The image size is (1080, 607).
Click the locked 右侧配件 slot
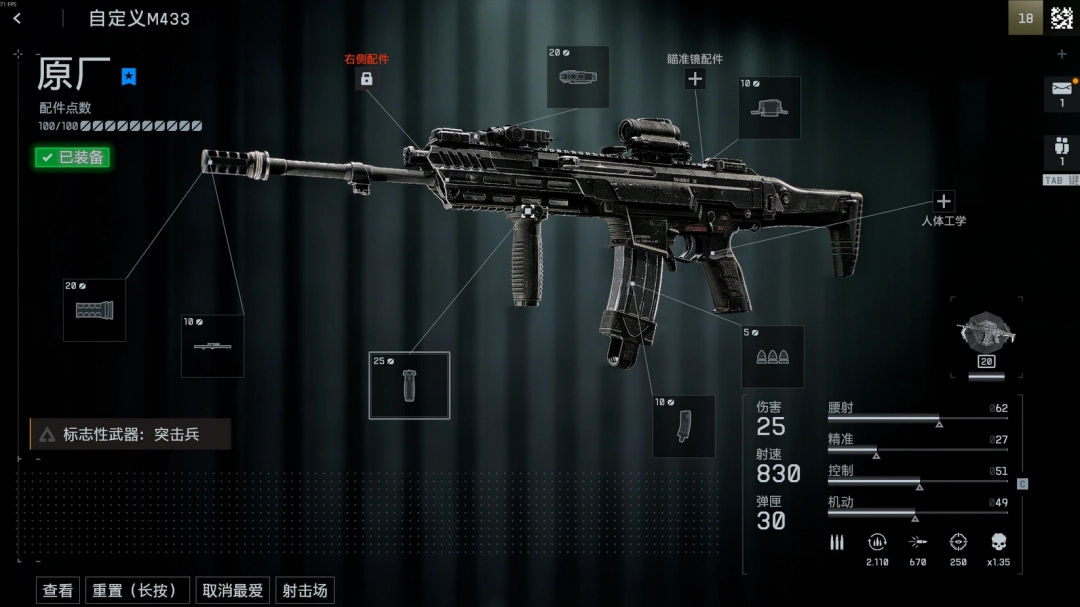point(366,78)
